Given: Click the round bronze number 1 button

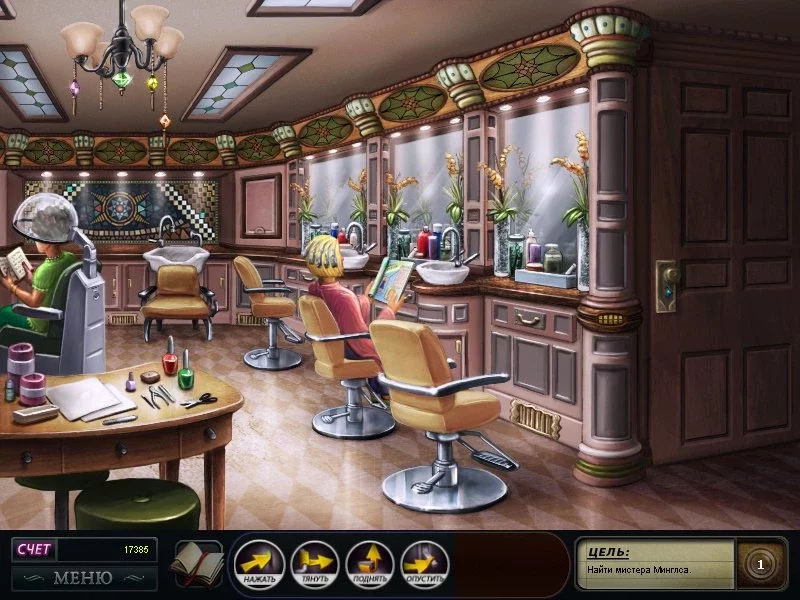Looking at the screenshot, I should (761, 564).
